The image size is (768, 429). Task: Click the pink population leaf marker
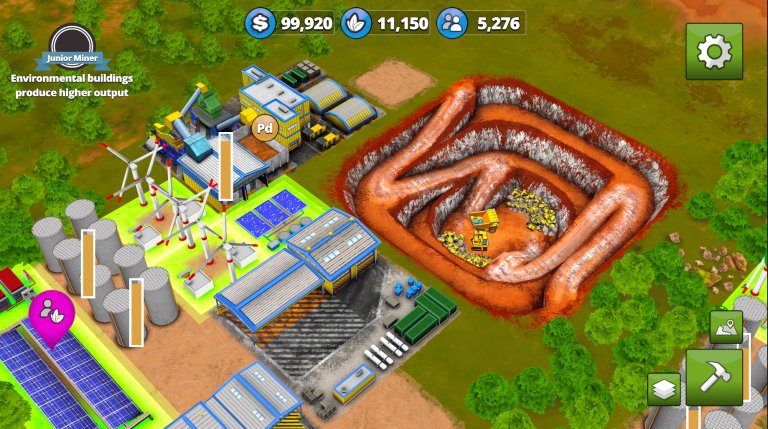[51, 311]
